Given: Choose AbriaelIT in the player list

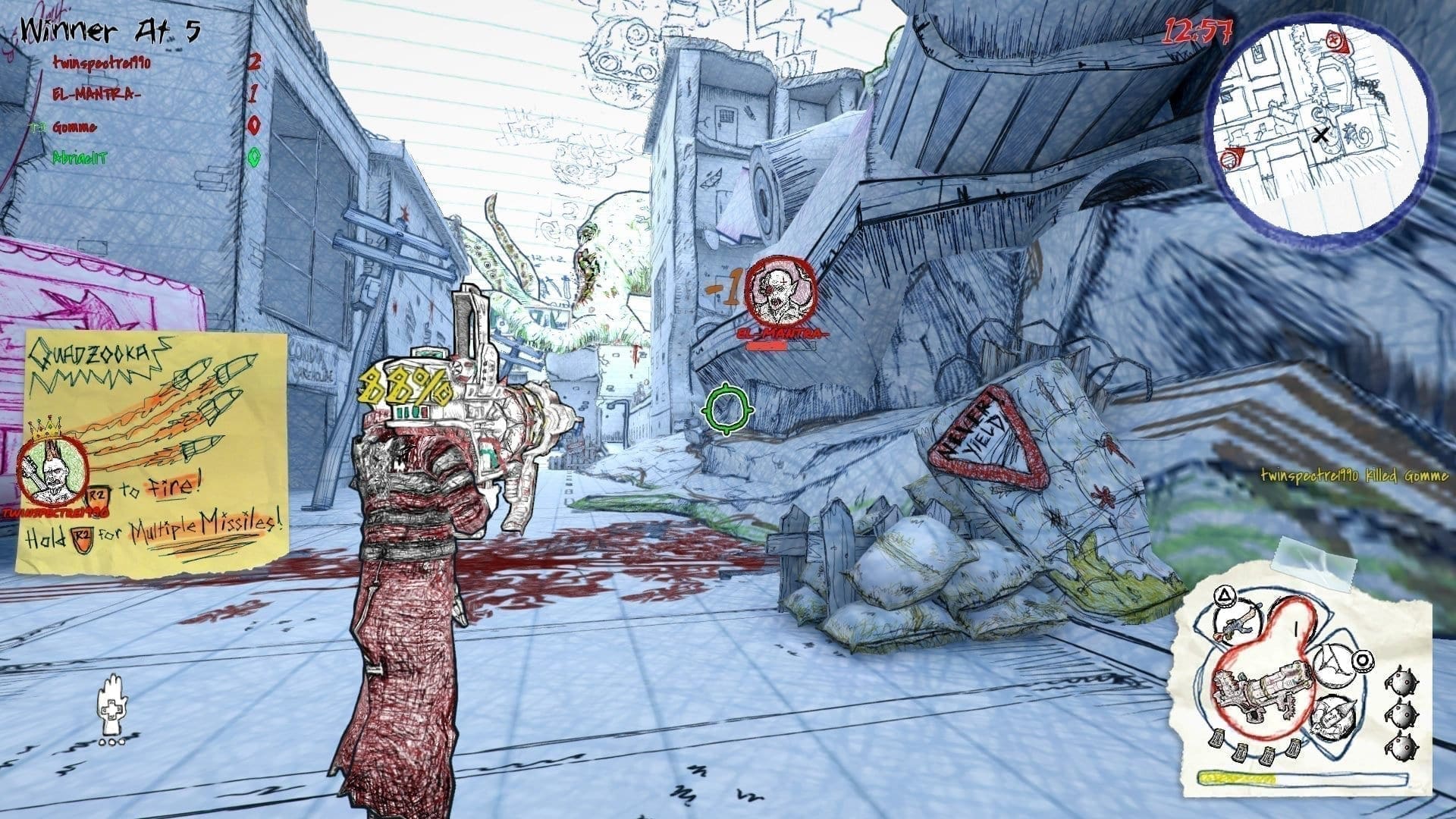Looking at the screenshot, I should pos(80,158).
